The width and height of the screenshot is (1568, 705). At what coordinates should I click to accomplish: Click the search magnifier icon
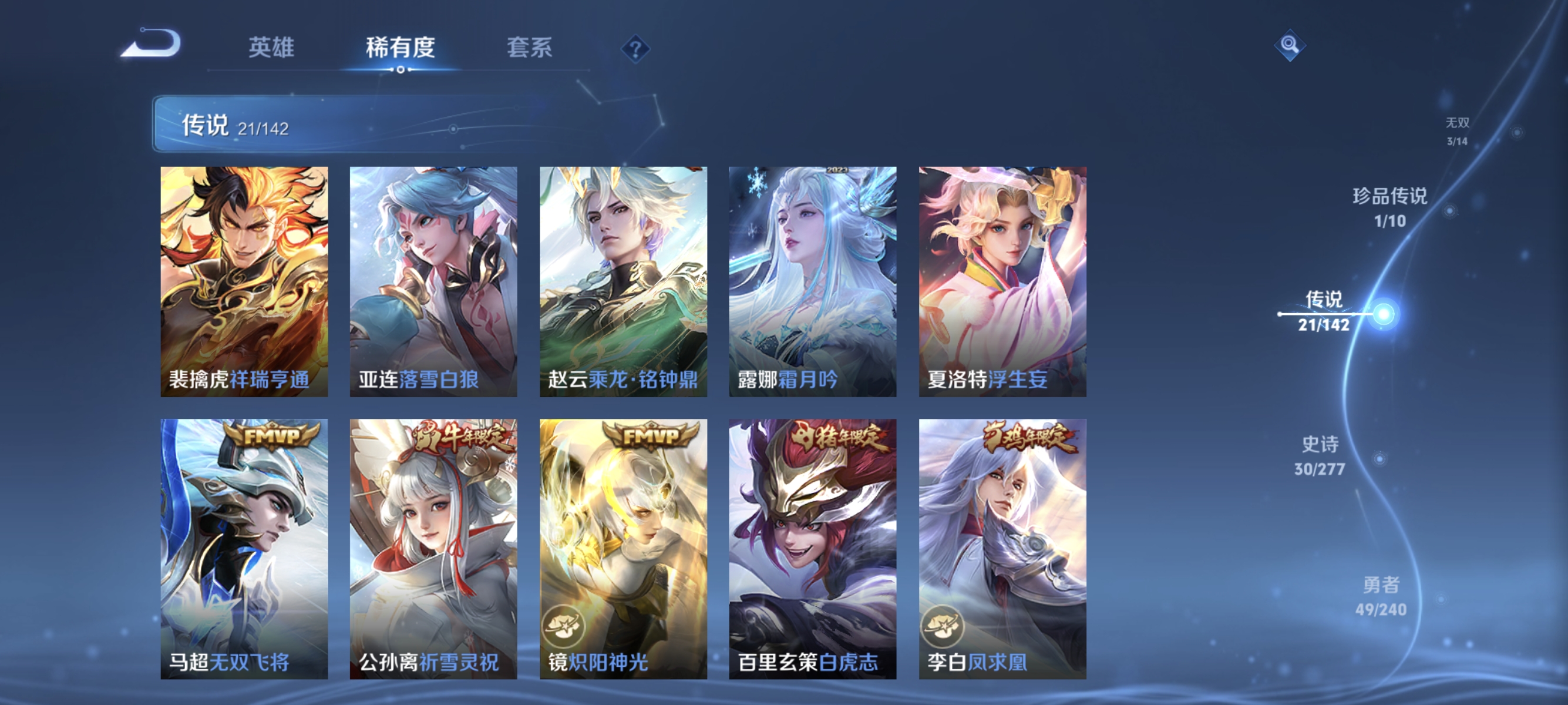[1290, 46]
